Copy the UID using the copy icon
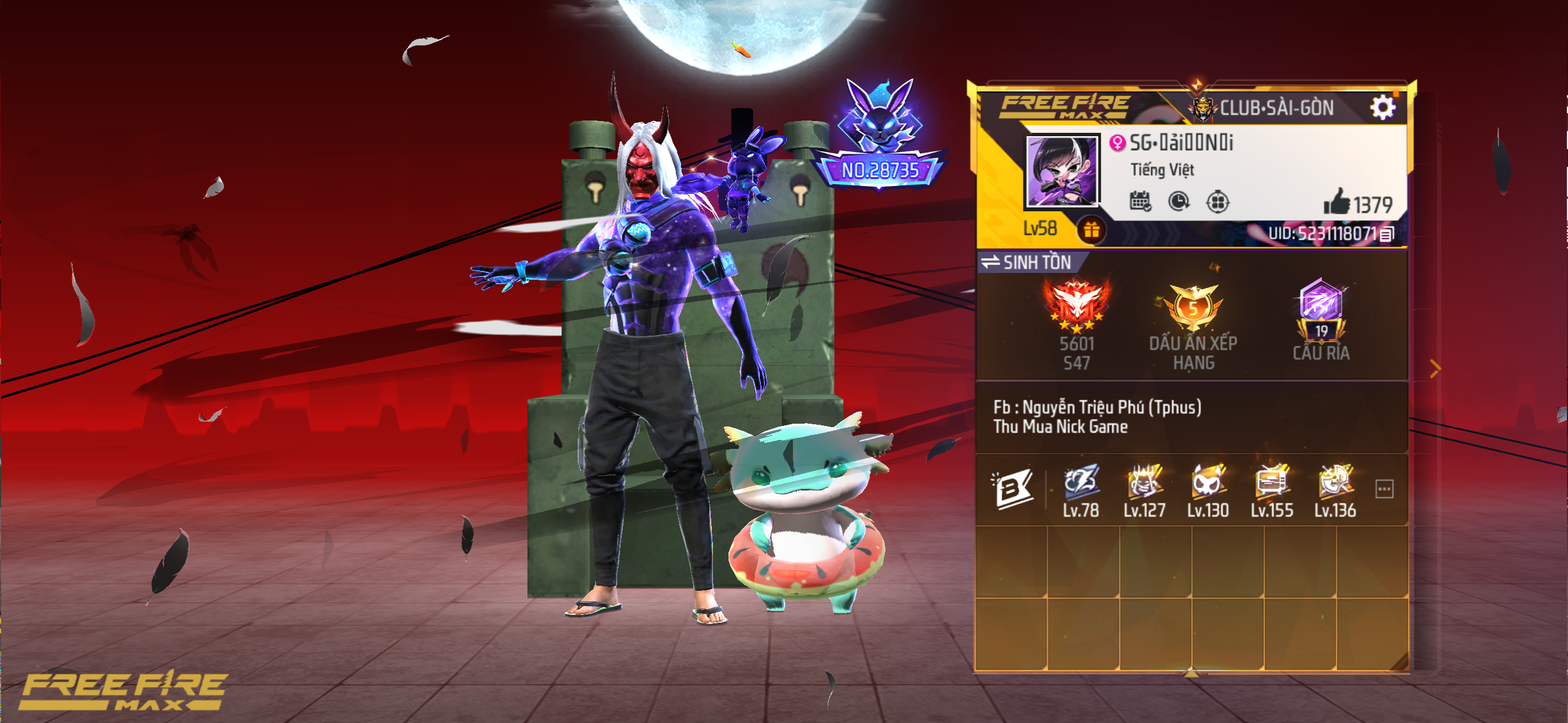The height and width of the screenshot is (723, 1568). point(1387,234)
